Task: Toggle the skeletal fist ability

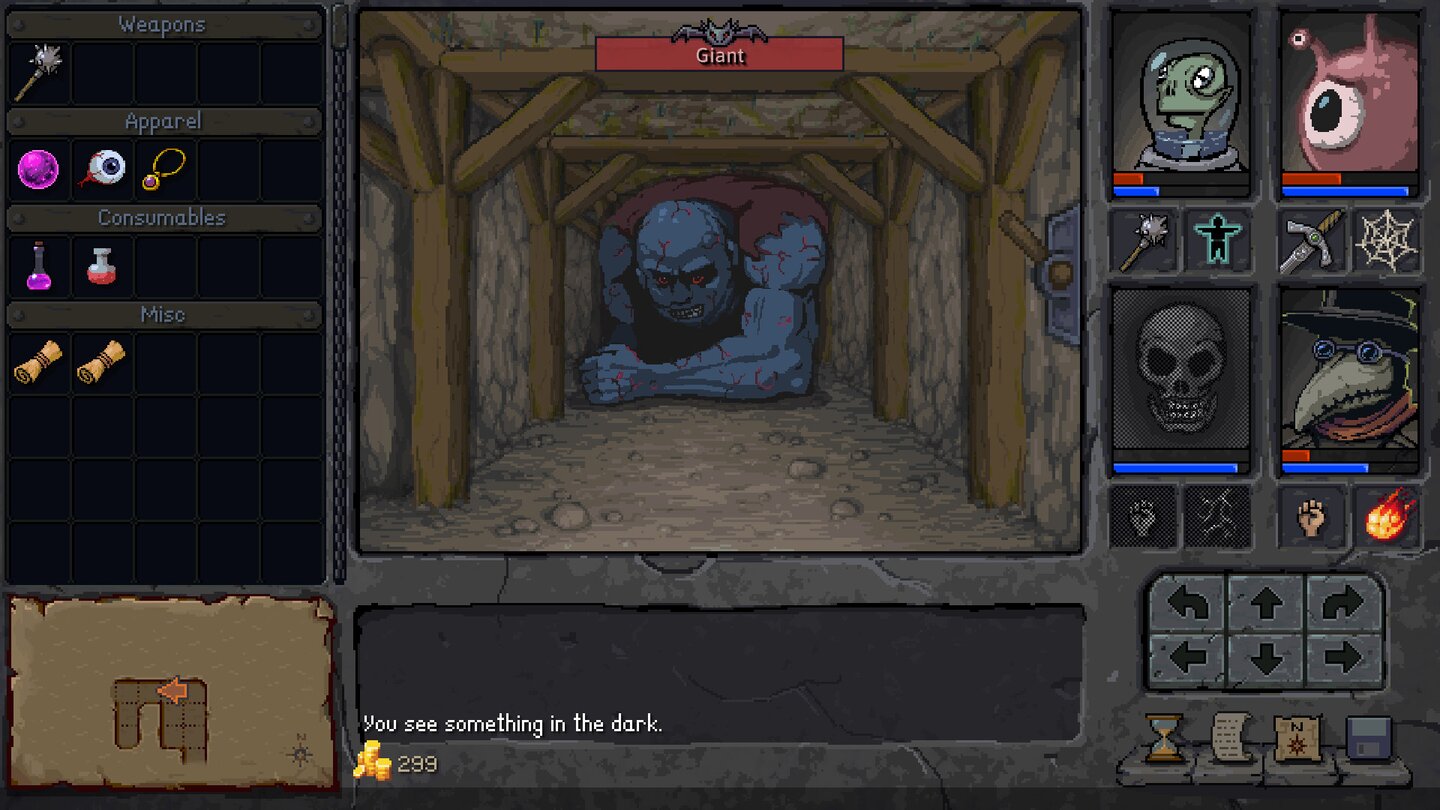Action: [1143, 515]
